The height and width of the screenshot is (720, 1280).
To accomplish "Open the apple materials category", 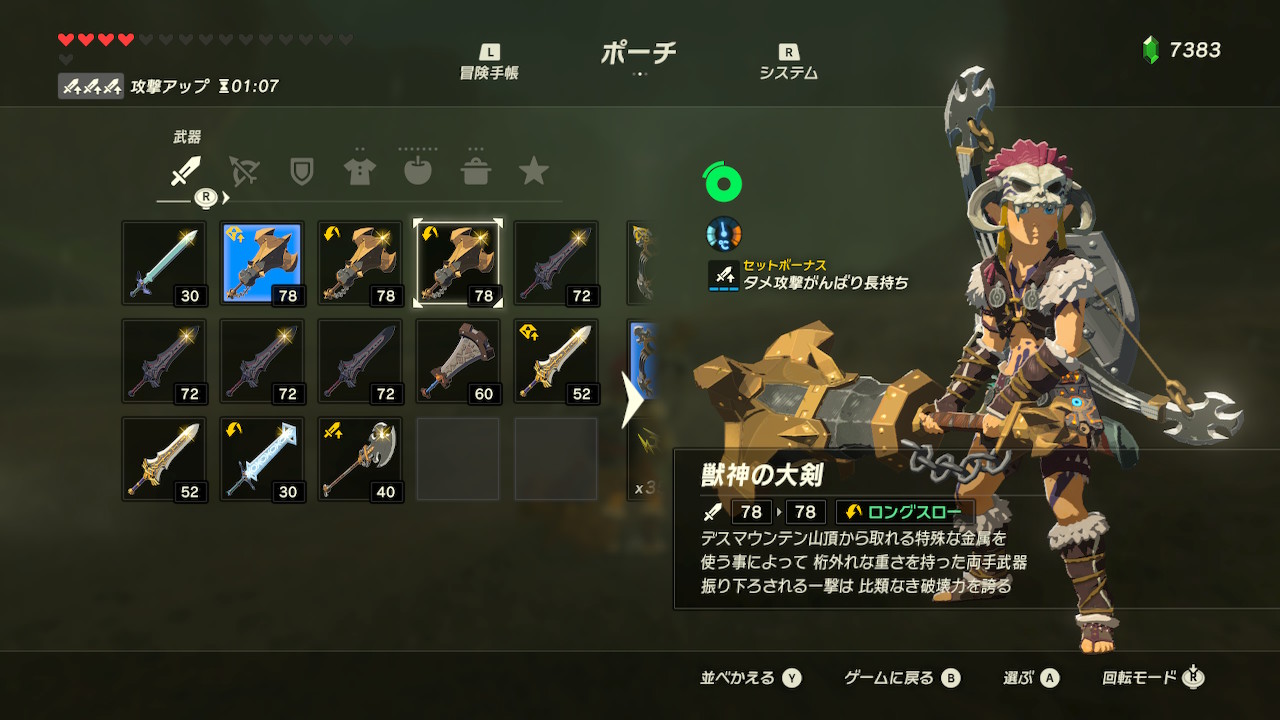I will (417, 172).
